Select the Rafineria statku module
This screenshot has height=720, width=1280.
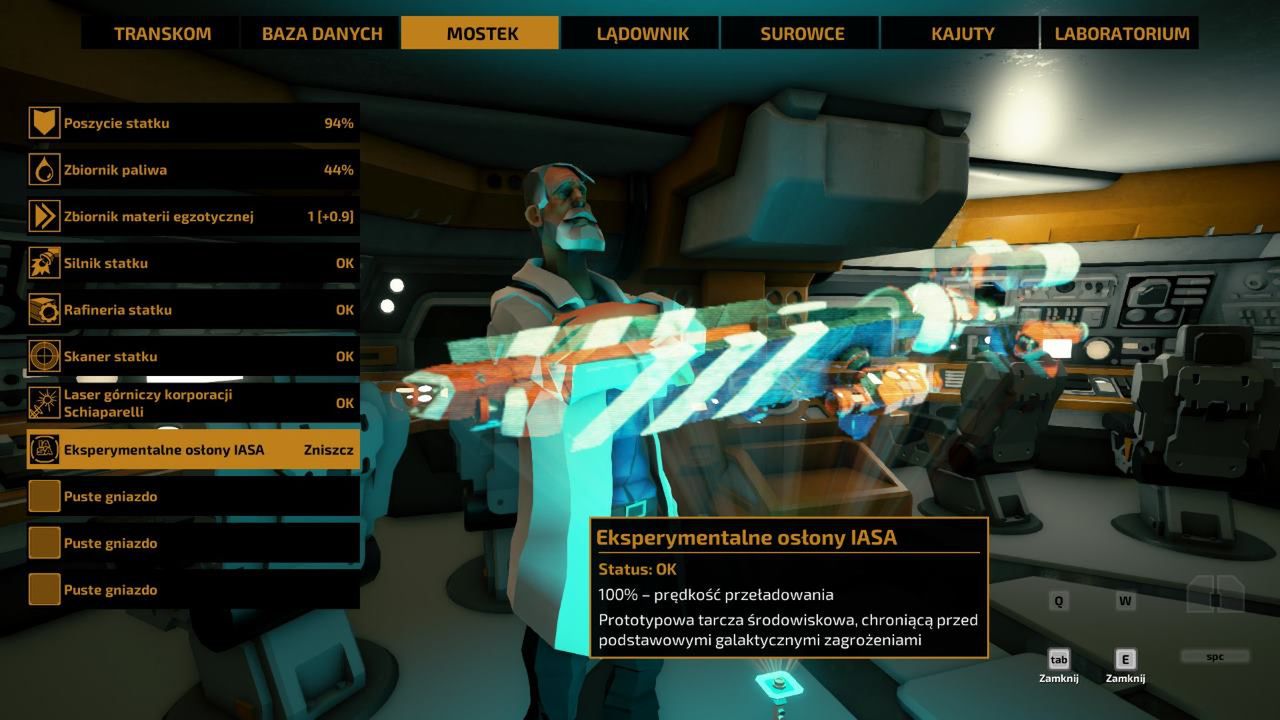[x=193, y=310]
